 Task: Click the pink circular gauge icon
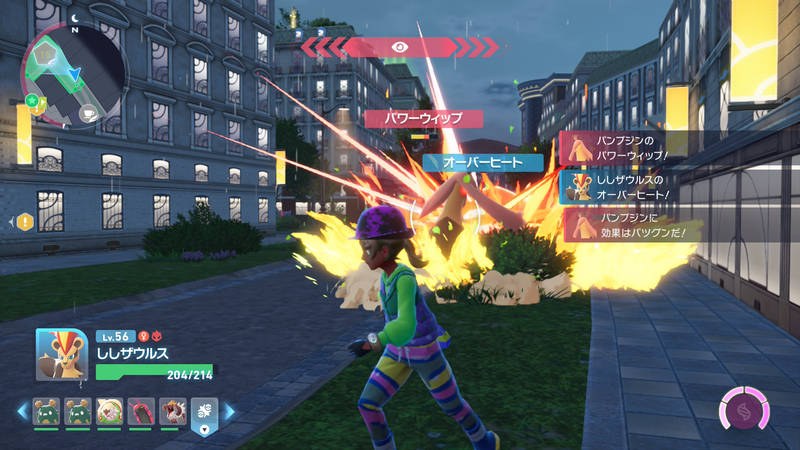[743, 409]
